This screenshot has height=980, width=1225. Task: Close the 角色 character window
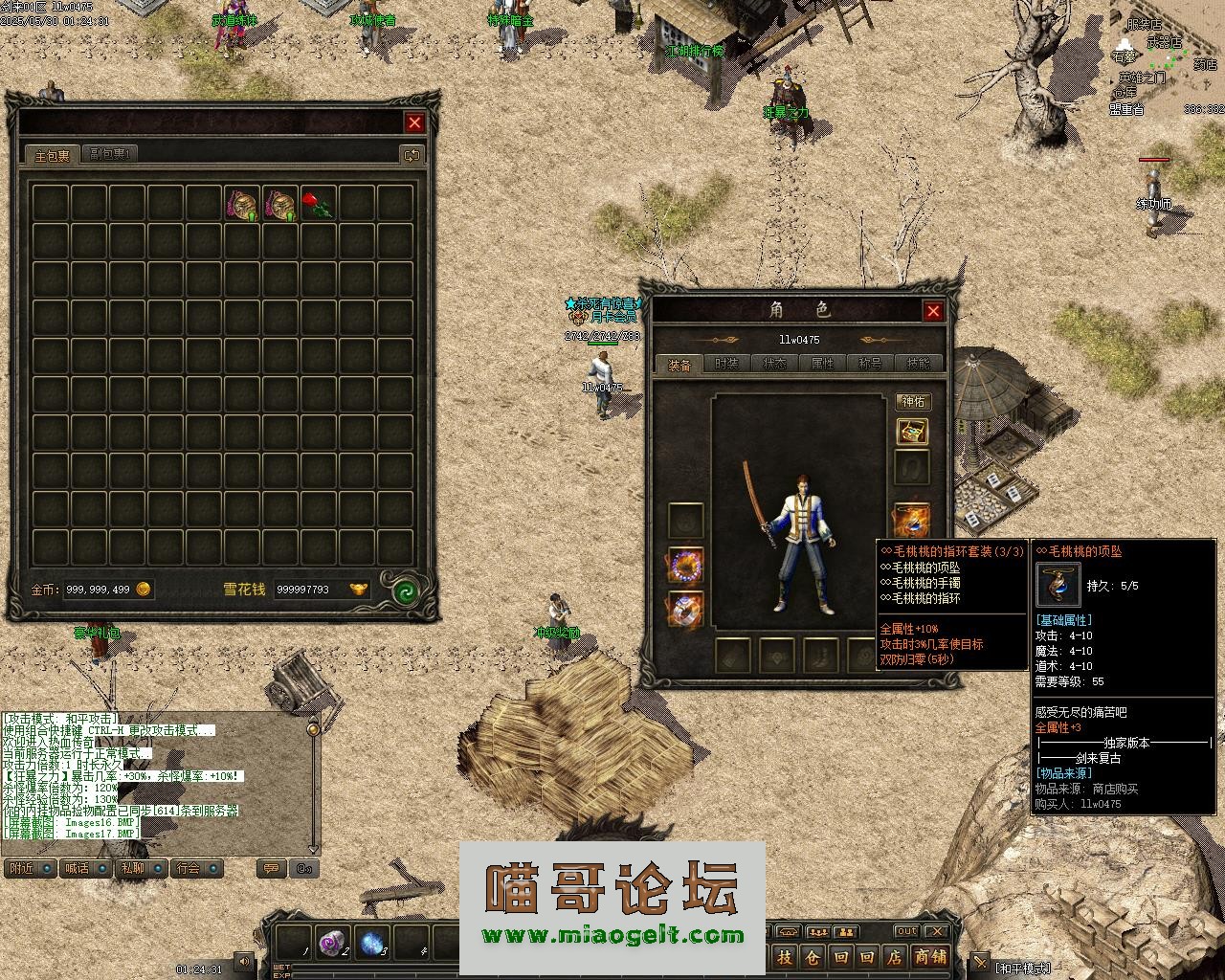coord(933,311)
